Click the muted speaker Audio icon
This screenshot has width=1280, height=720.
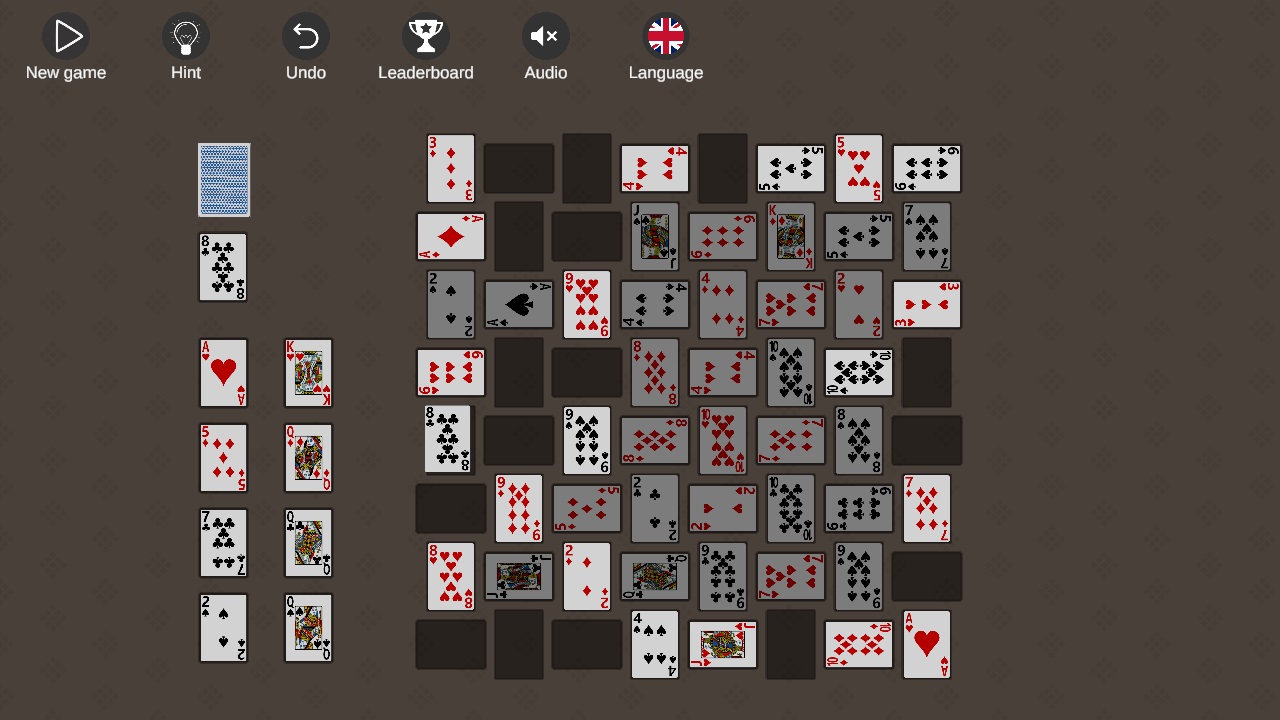click(546, 36)
